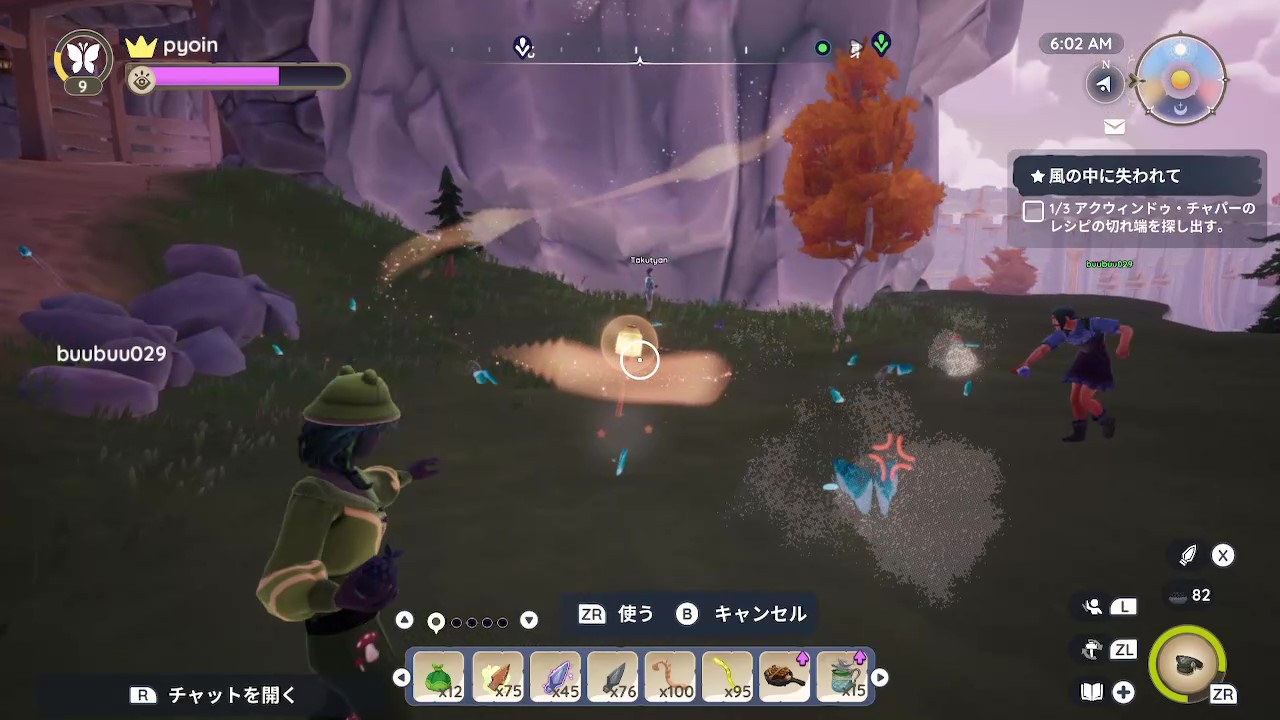Click the north compass icon
The image size is (1280, 720).
coord(1104,83)
